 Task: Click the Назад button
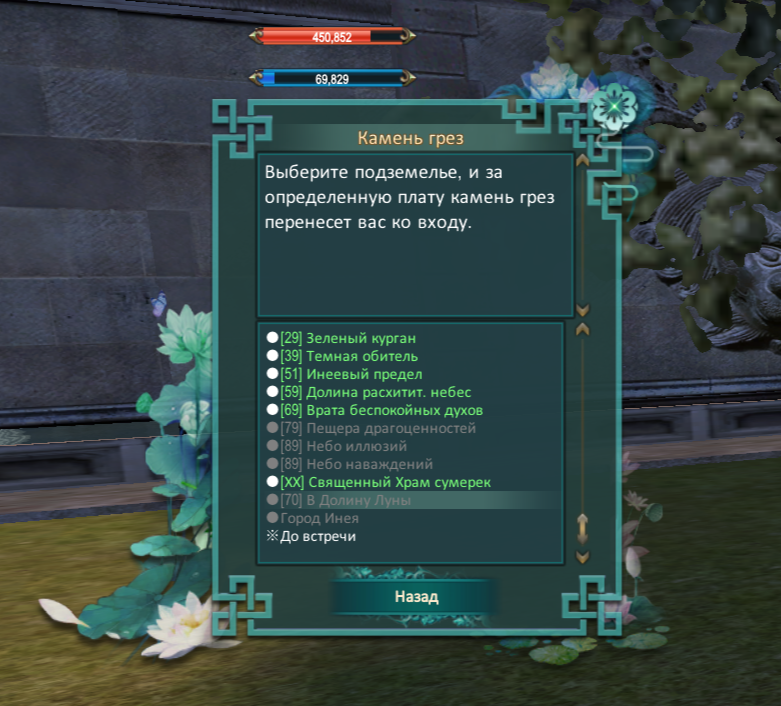tap(415, 597)
